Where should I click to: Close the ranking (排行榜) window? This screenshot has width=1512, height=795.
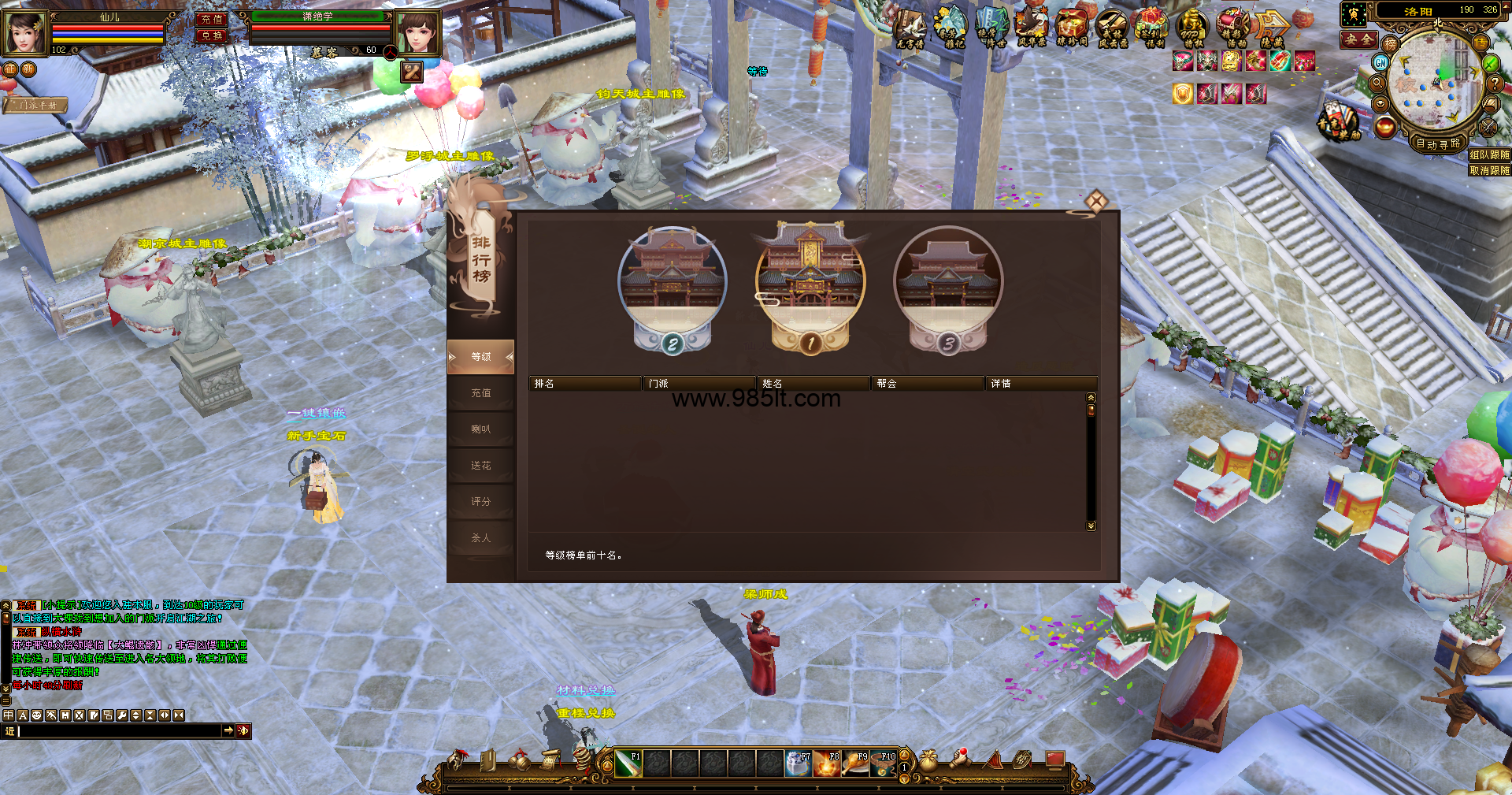pyautogui.click(x=1095, y=202)
